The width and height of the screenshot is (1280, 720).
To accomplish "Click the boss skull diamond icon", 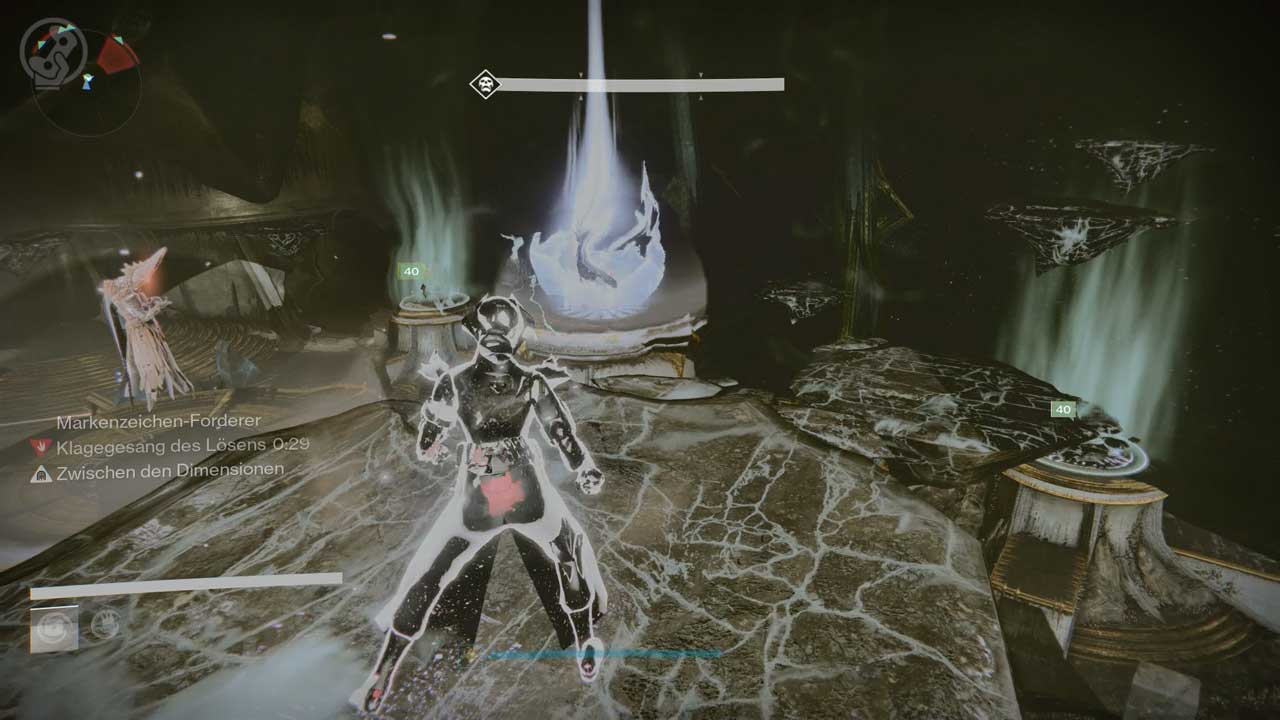I will pos(485,84).
